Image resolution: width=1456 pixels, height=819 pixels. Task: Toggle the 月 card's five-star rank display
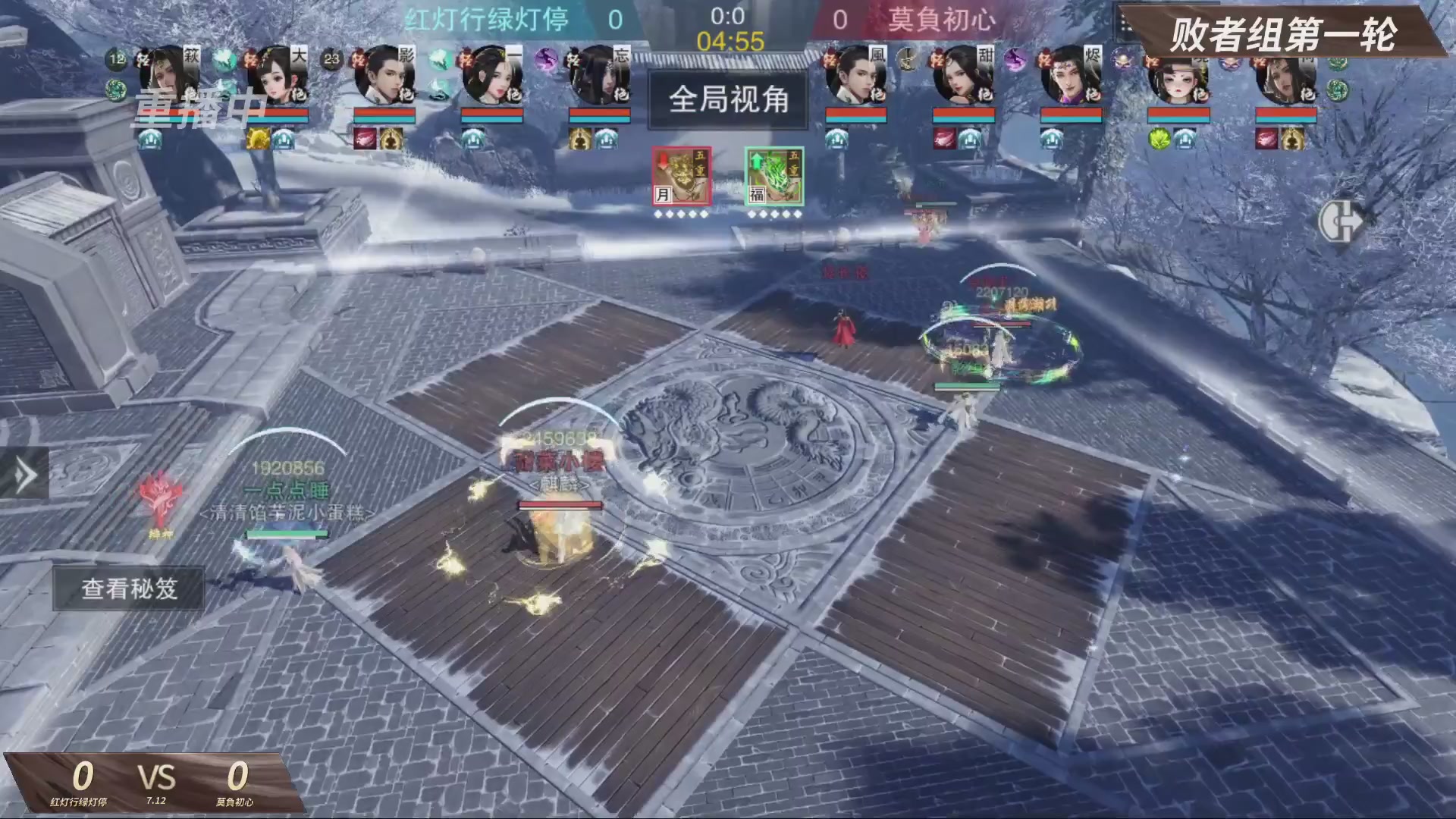pyautogui.click(x=680, y=214)
